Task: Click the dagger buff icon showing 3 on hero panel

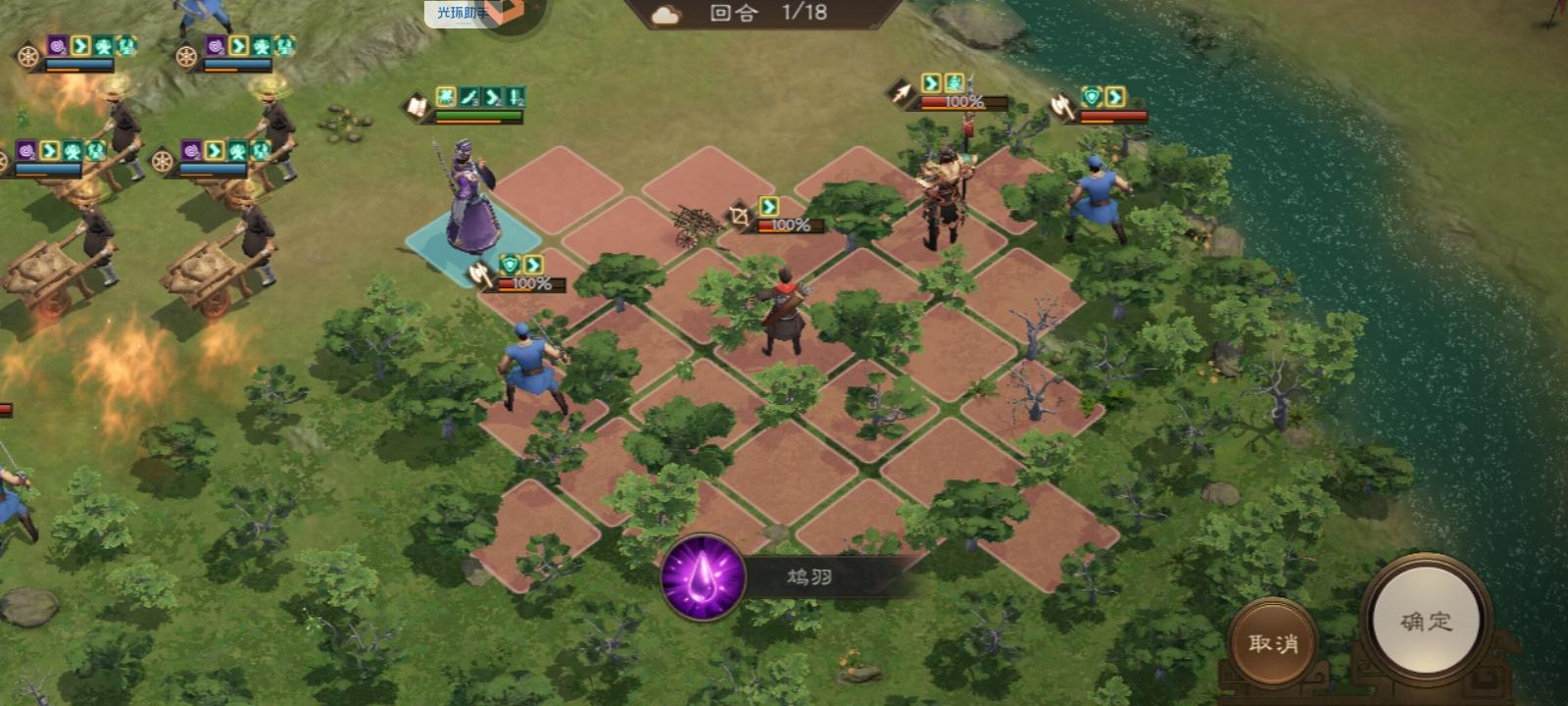Action: 470,98
